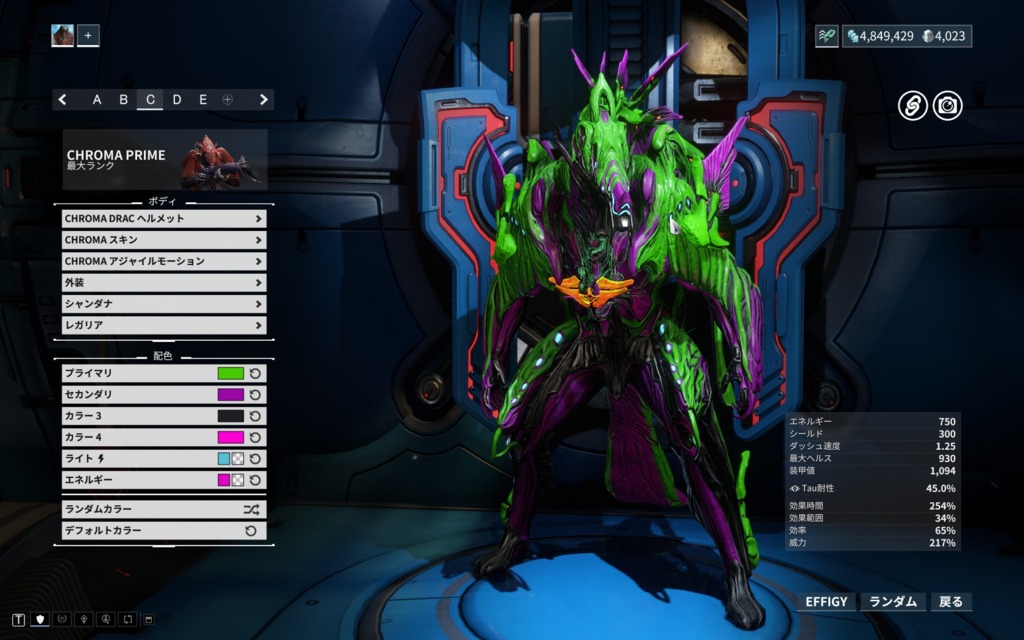
Task: Reset the プライマリ color to default
Action: coord(255,373)
